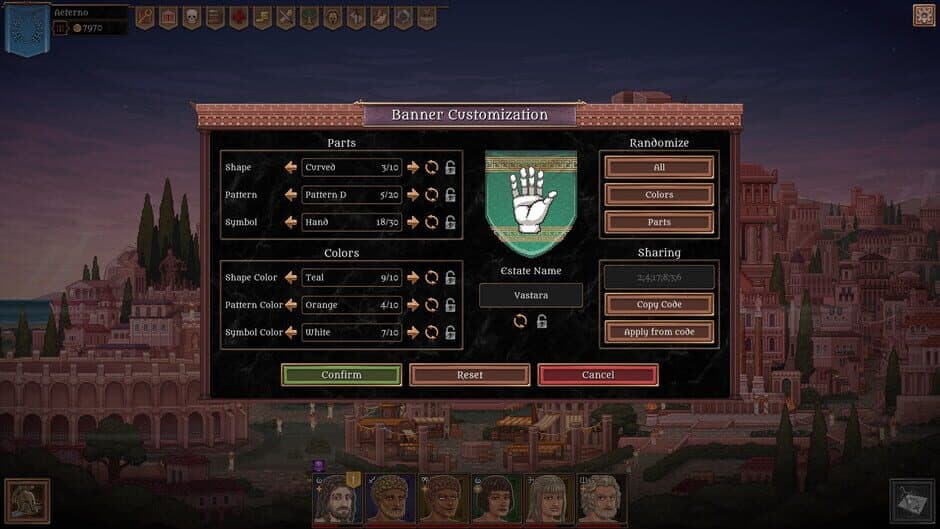Randomize the Shape part only

pyautogui.click(x=432, y=167)
